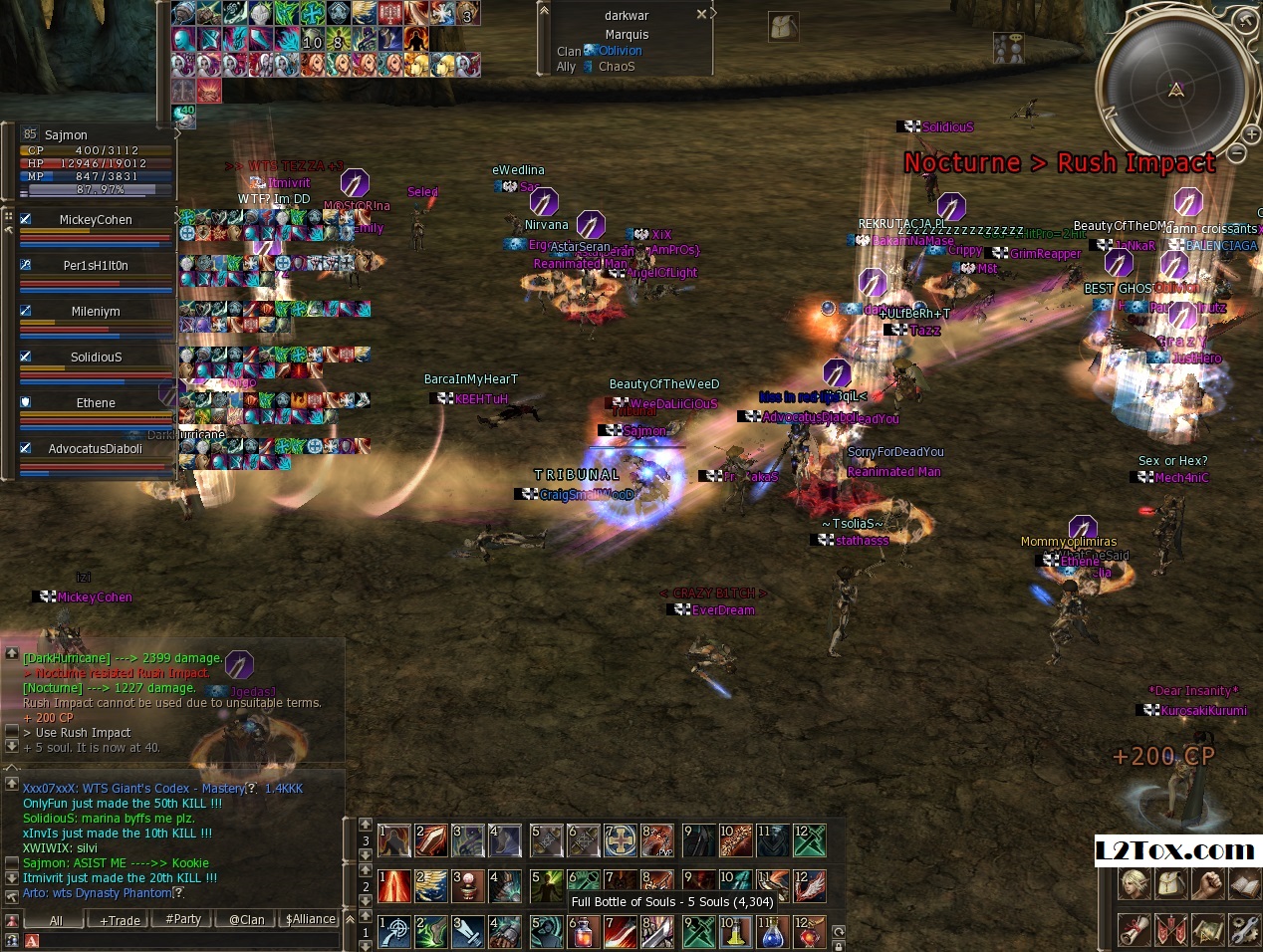Open the actions fist icon
1263x952 pixels.
pyautogui.click(x=1207, y=883)
